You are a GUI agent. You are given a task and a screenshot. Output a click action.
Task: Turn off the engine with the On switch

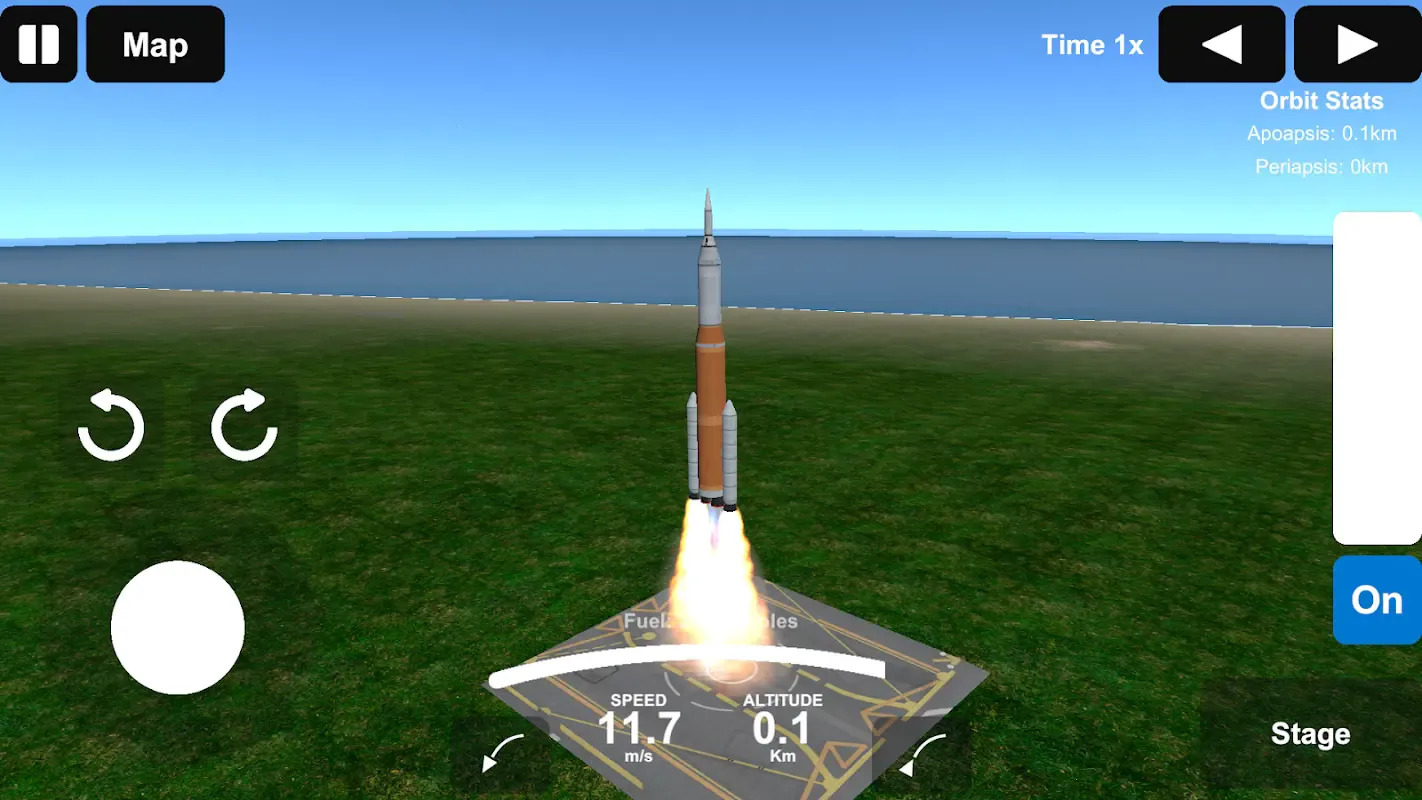point(1376,600)
